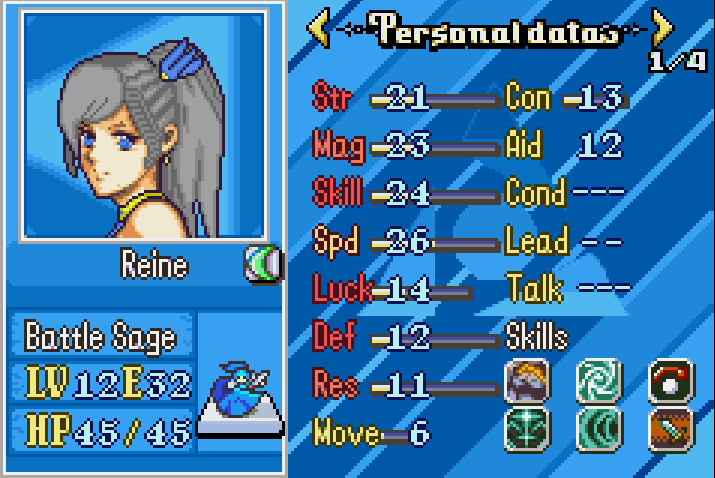Viewport: 715px width, 478px height.
Task: Select the flaming rock skill icon
Action: click(526, 381)
